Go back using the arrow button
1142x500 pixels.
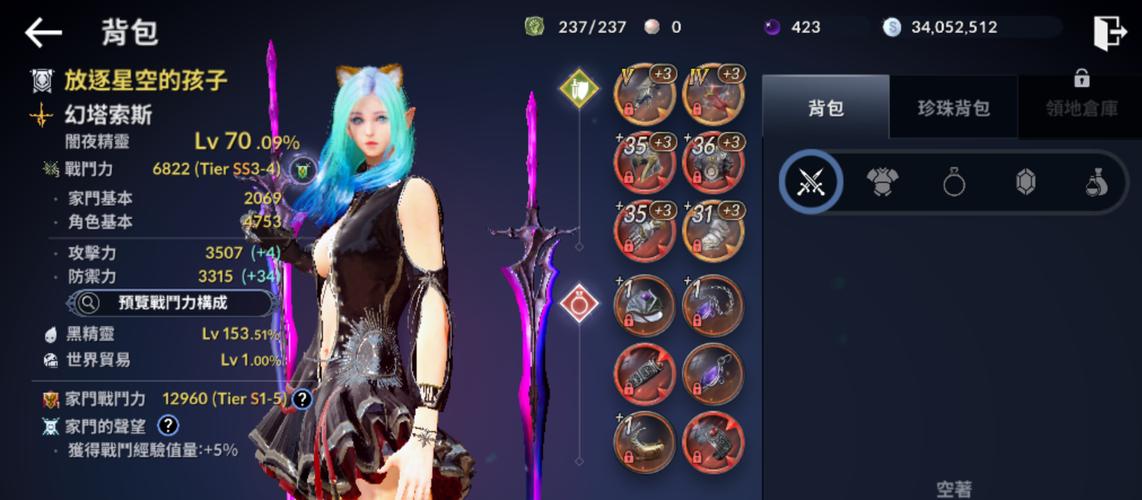(43, 32)
